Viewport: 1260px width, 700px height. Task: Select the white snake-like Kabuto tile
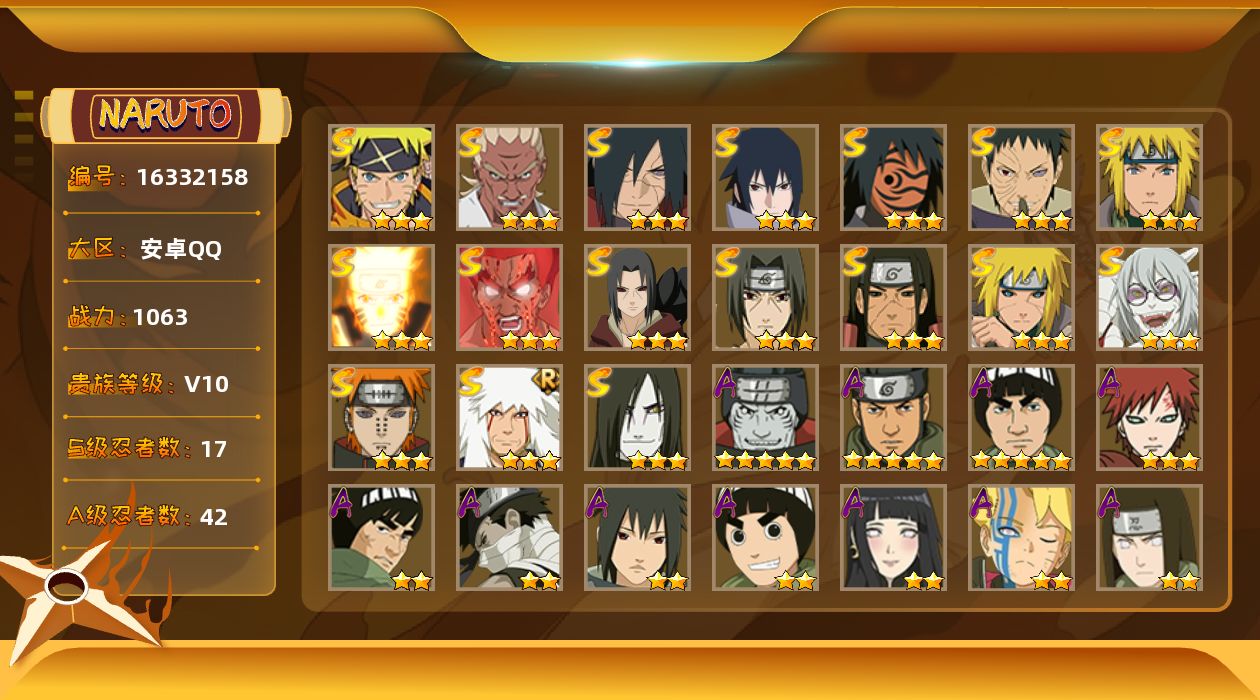(1149, 297)
